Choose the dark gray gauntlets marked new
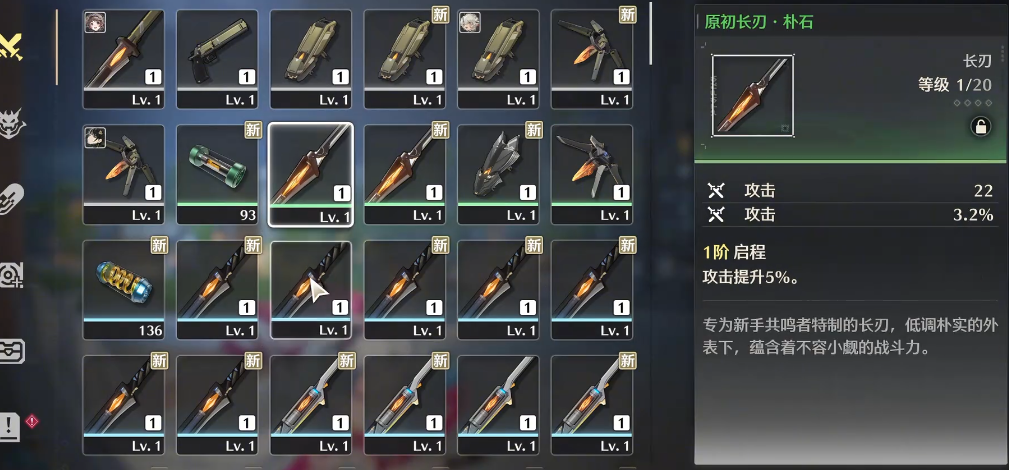This screenshot has height=470, width=1009. pos(498,172)
